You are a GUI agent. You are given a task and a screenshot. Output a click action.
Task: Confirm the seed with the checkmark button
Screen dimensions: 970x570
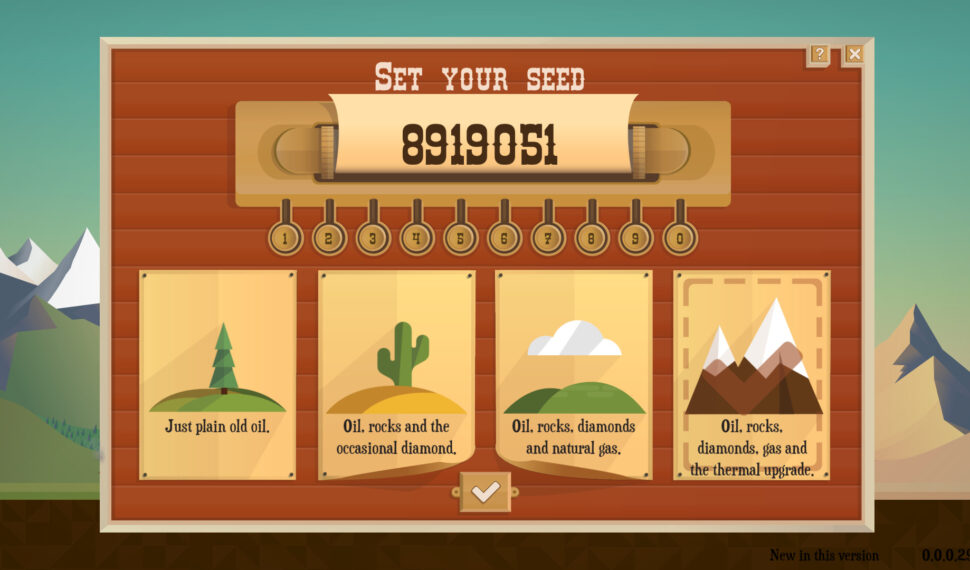(x=485, y=492)
